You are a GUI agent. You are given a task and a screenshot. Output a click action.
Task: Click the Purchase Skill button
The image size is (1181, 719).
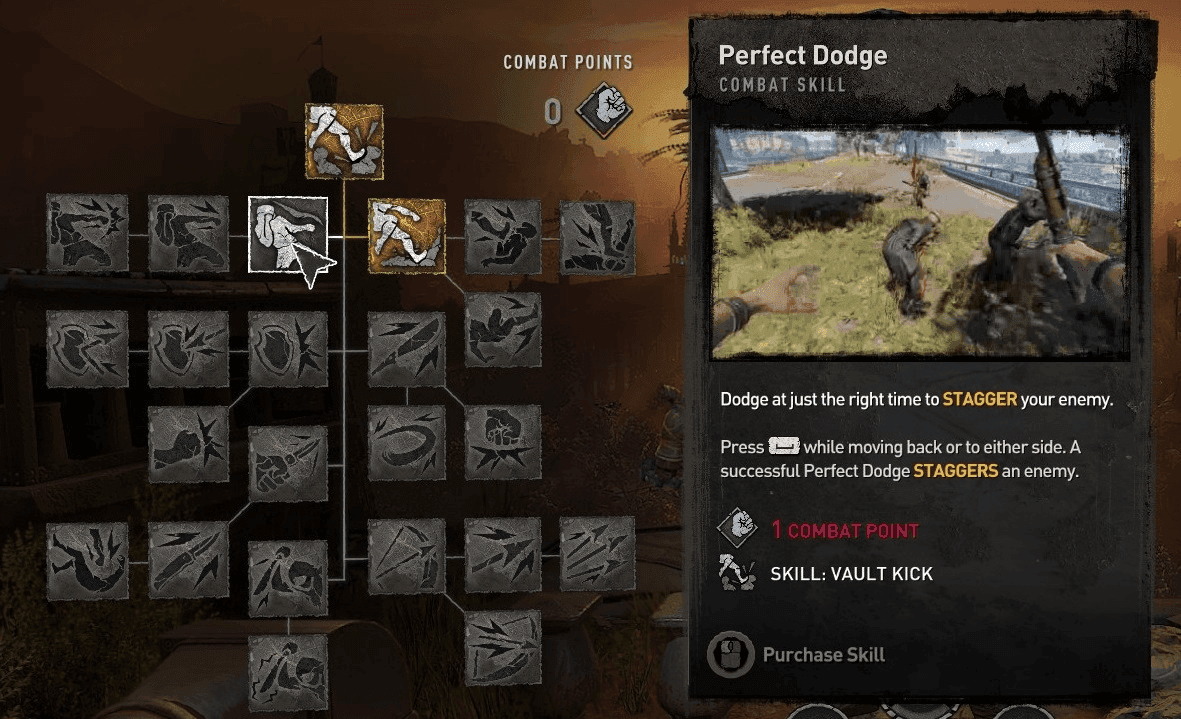[x=796, y=655]
